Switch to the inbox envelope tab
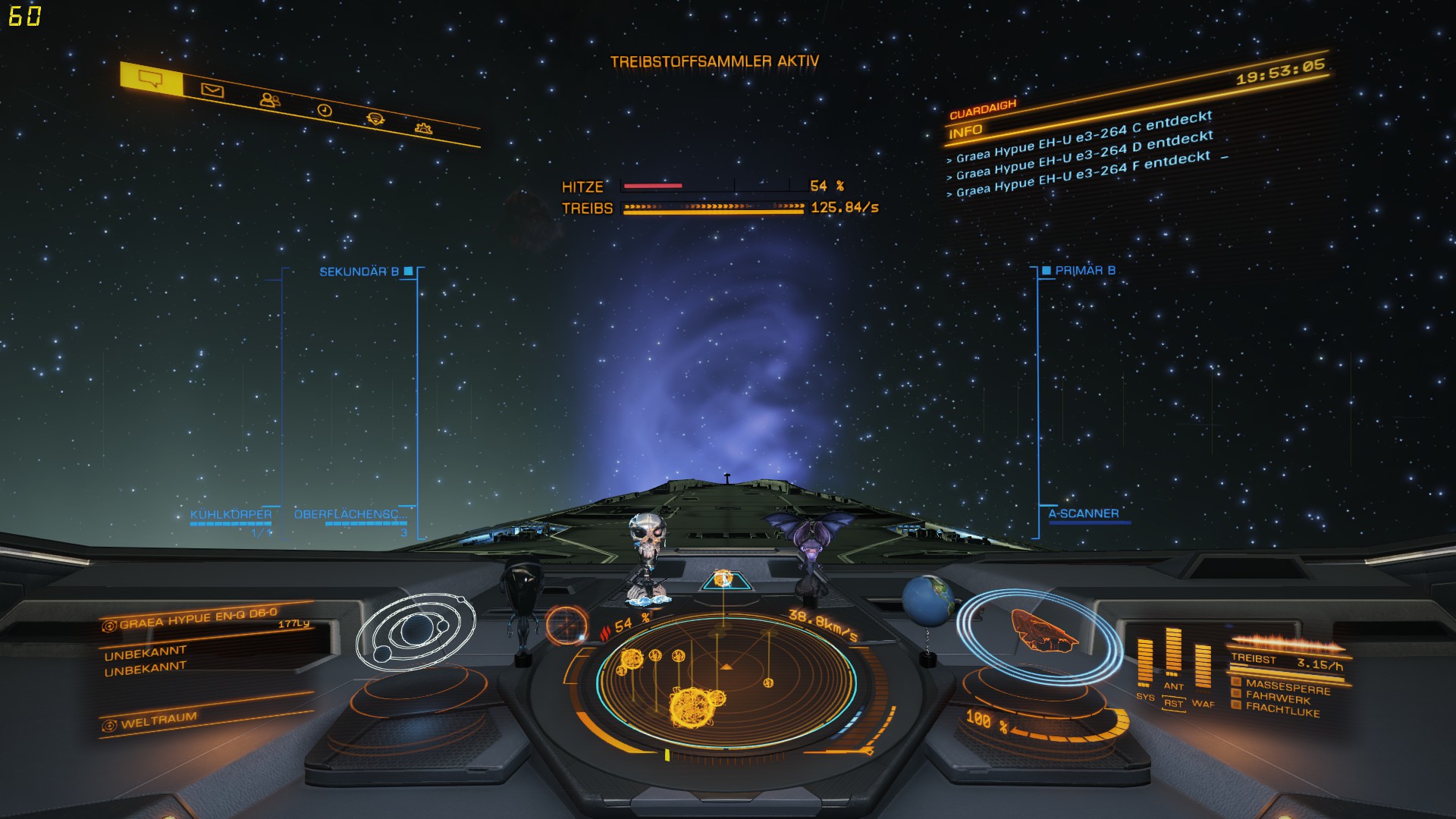 coord(212,90)
